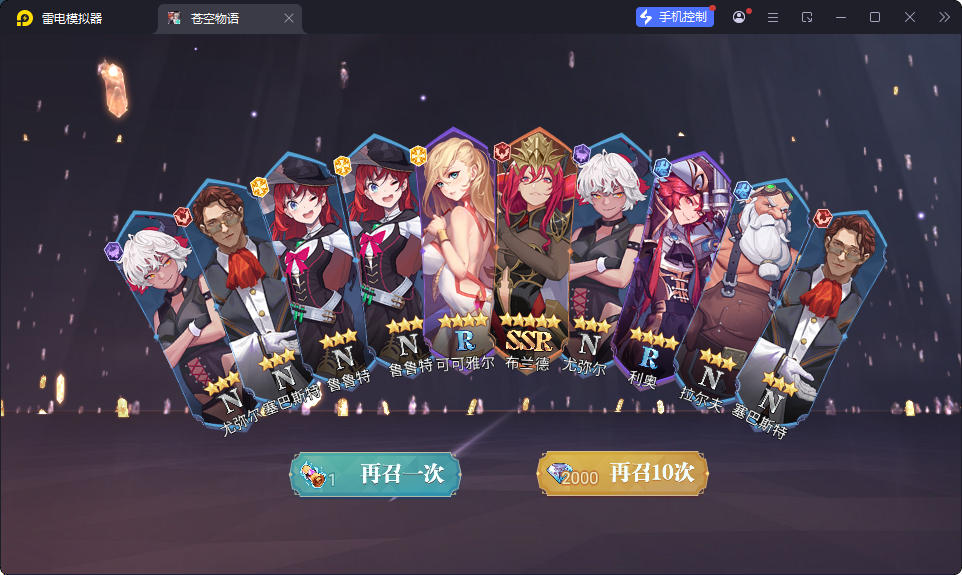Viewport: 962px width, 575px height.
Task: Select the R card 可可雅尔
Action: [x=458, y=250]
